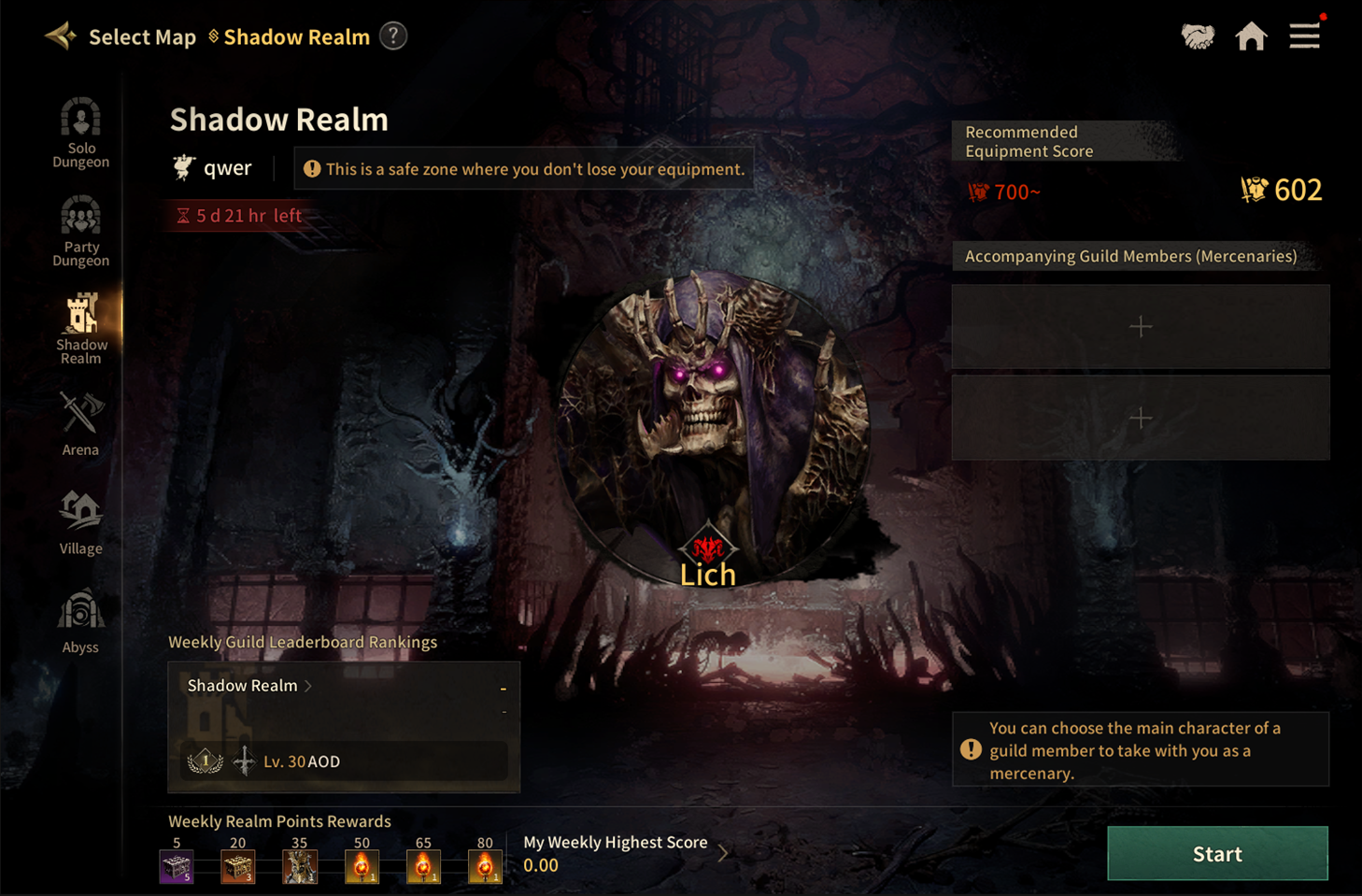
Task: Return to the home screen
Action: pos(1251,36)
